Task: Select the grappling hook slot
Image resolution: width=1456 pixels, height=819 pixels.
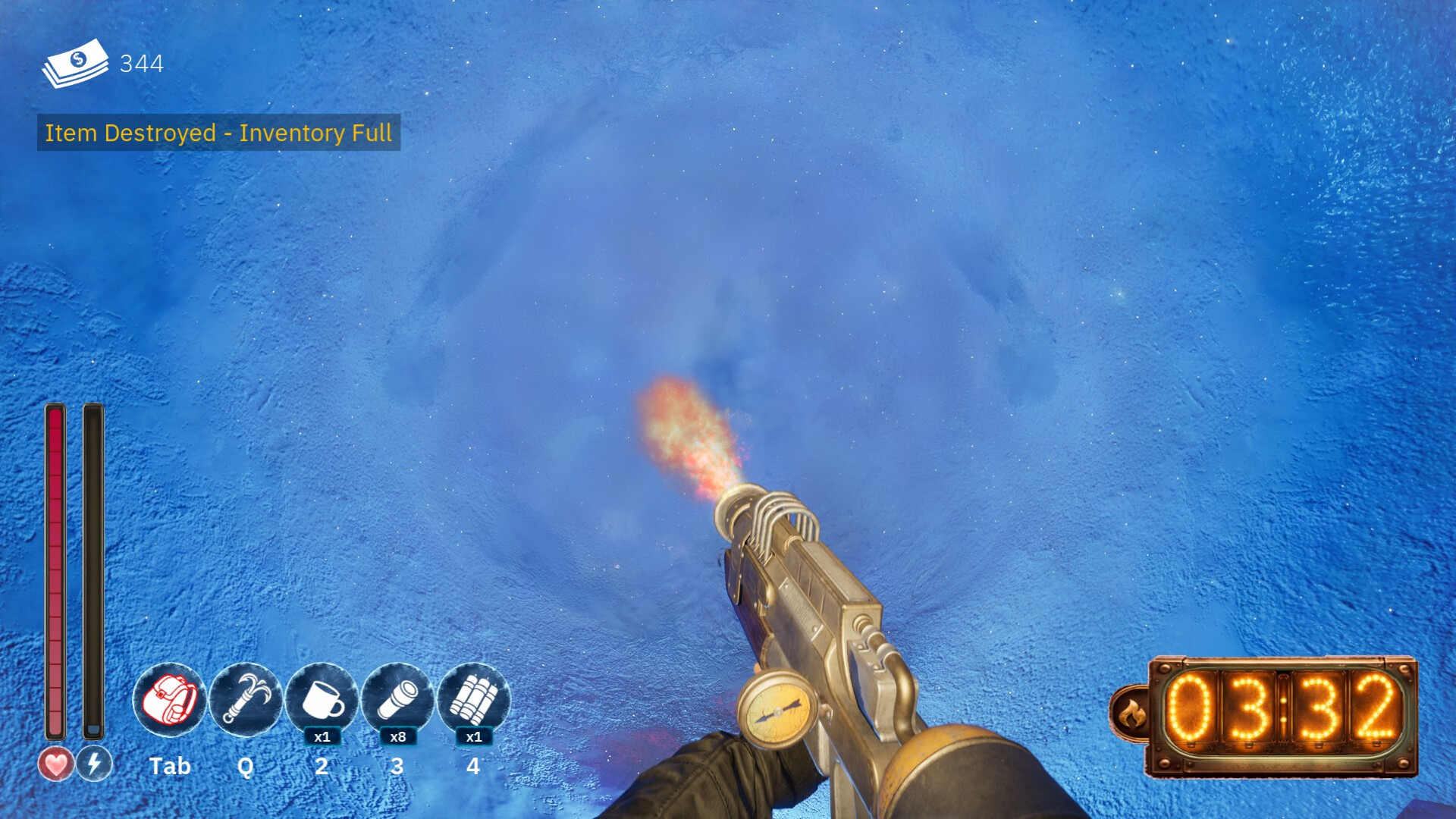Action: point(246,699)
